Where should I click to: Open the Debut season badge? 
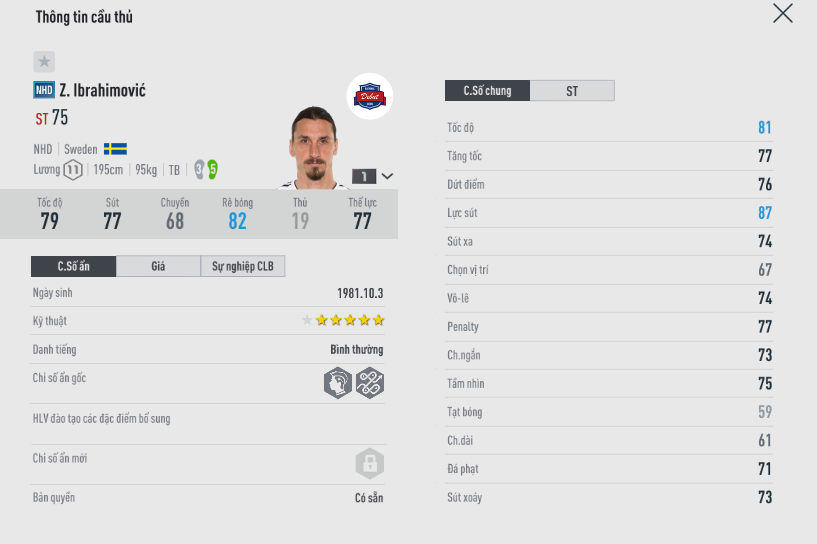[x=370, y=97]
